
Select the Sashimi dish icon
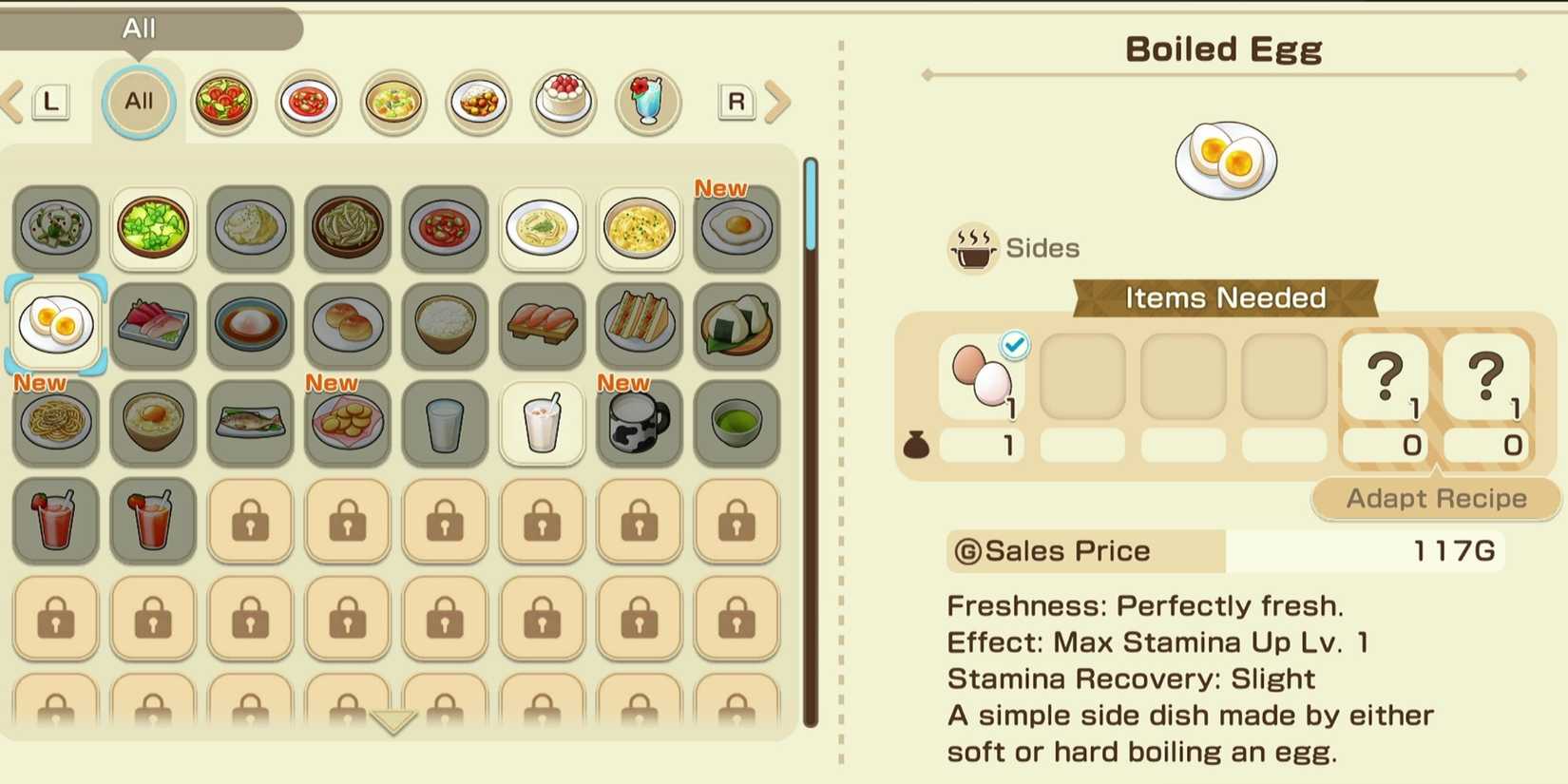153,326
